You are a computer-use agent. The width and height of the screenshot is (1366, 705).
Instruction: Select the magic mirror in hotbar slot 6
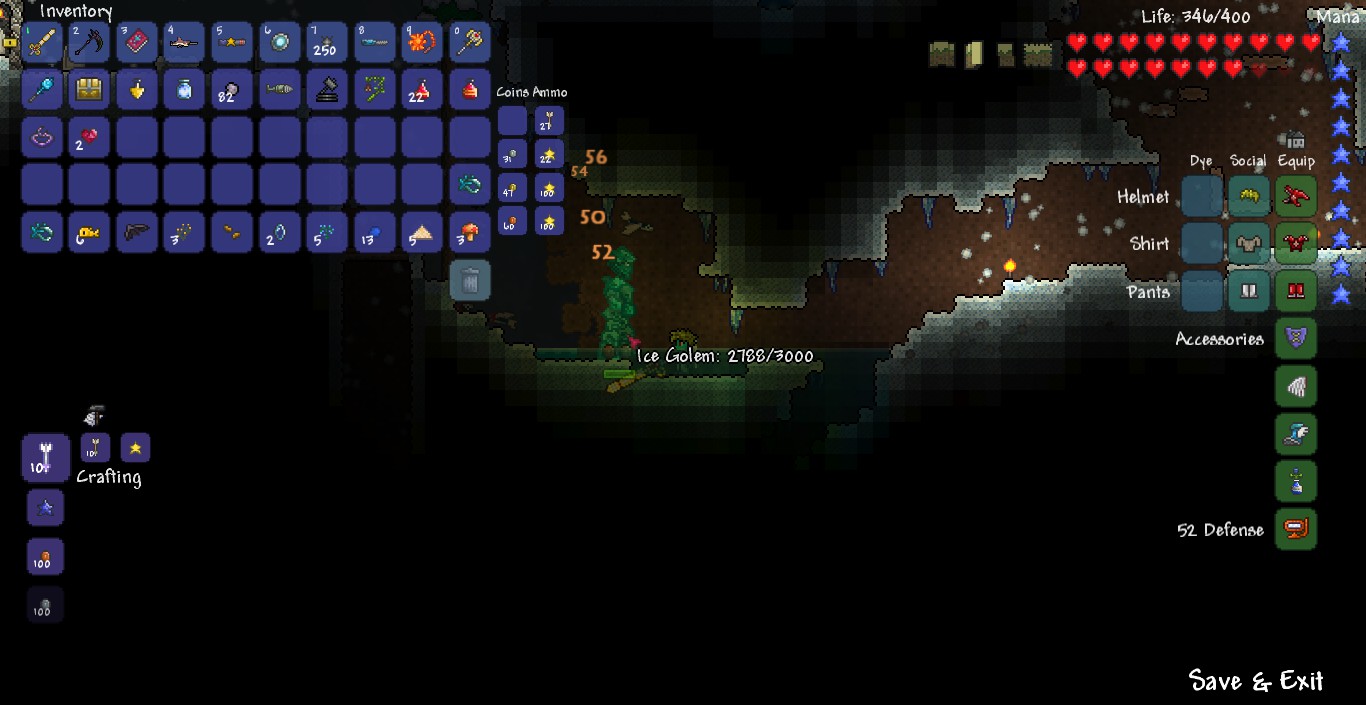point(279,43)
